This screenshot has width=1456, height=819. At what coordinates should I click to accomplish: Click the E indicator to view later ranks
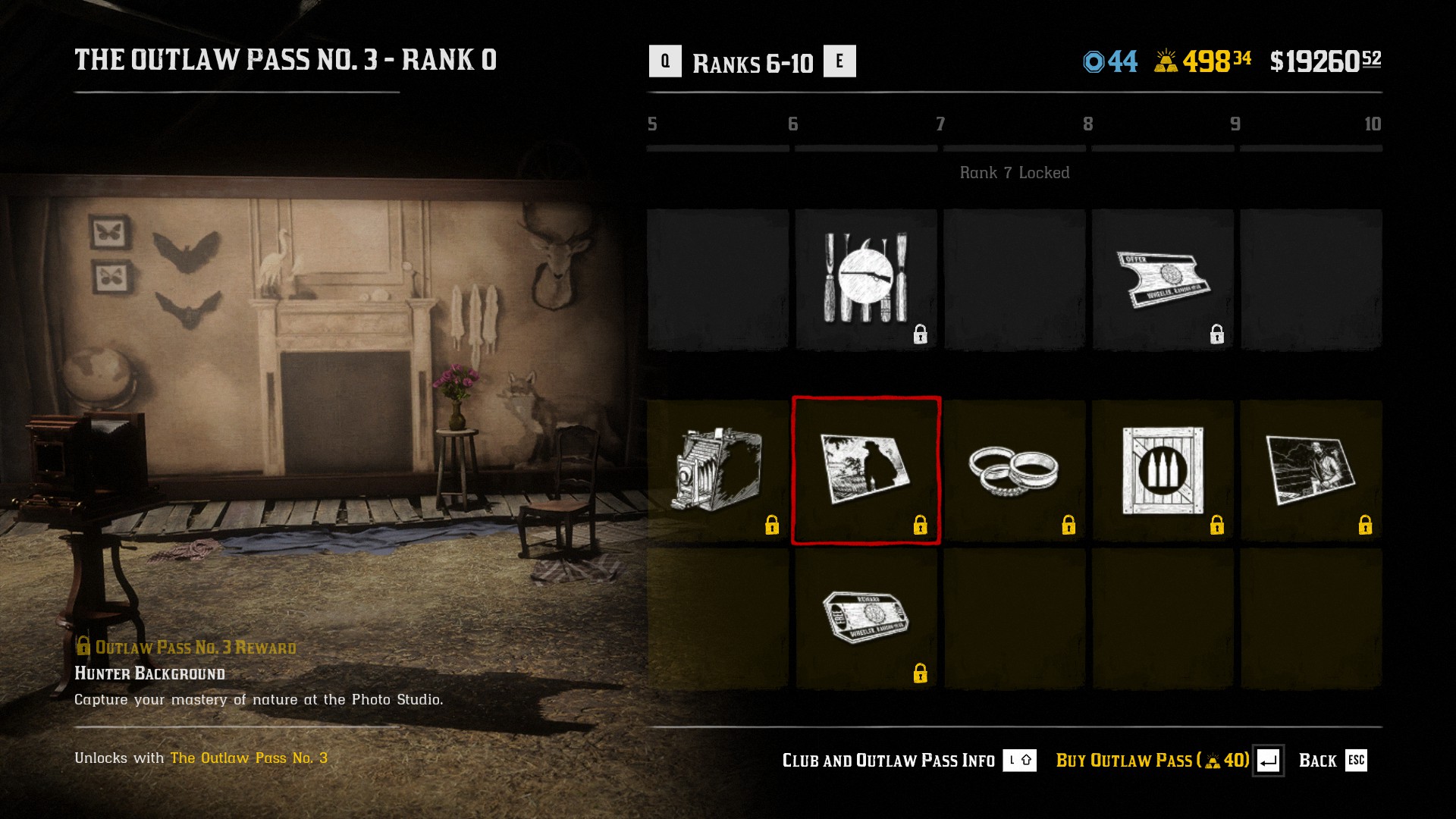point(840,62)
